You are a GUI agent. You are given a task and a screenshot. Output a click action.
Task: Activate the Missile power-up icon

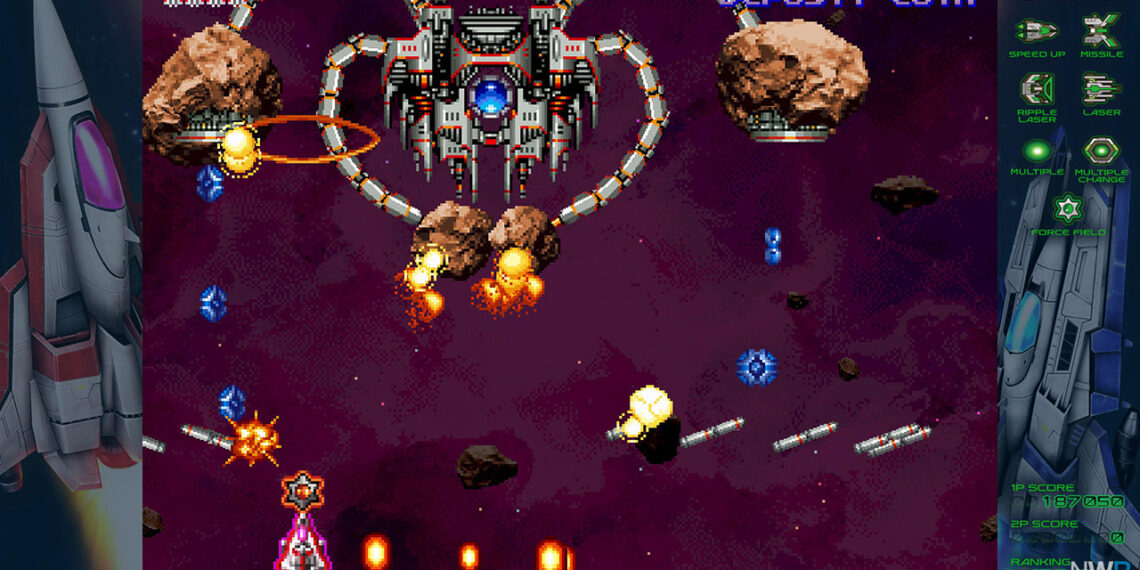(1101, 30)
